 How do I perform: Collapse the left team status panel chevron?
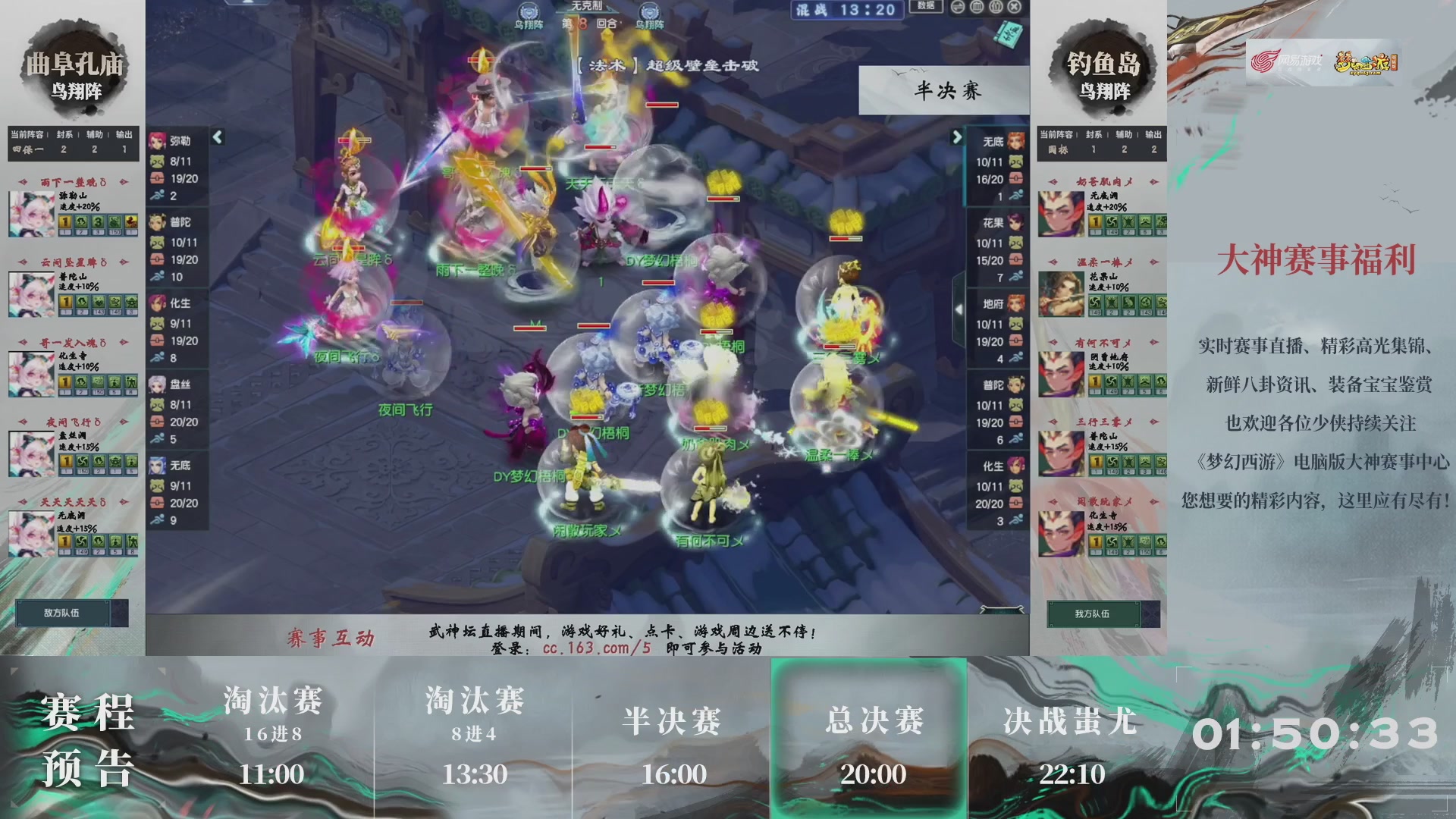[217, 136]
